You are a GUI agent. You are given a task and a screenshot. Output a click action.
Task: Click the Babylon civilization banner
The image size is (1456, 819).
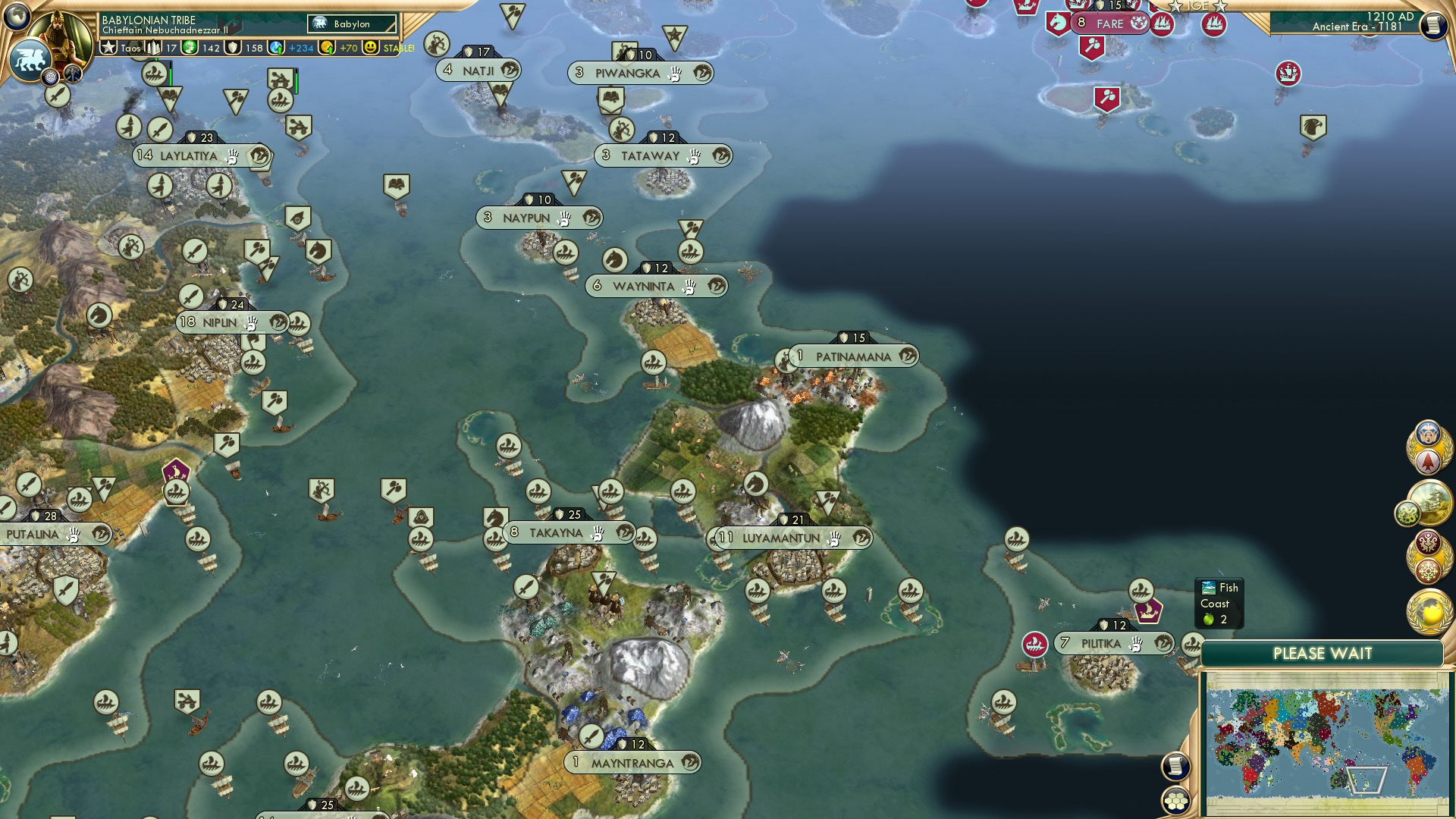(x=350, y=24)
